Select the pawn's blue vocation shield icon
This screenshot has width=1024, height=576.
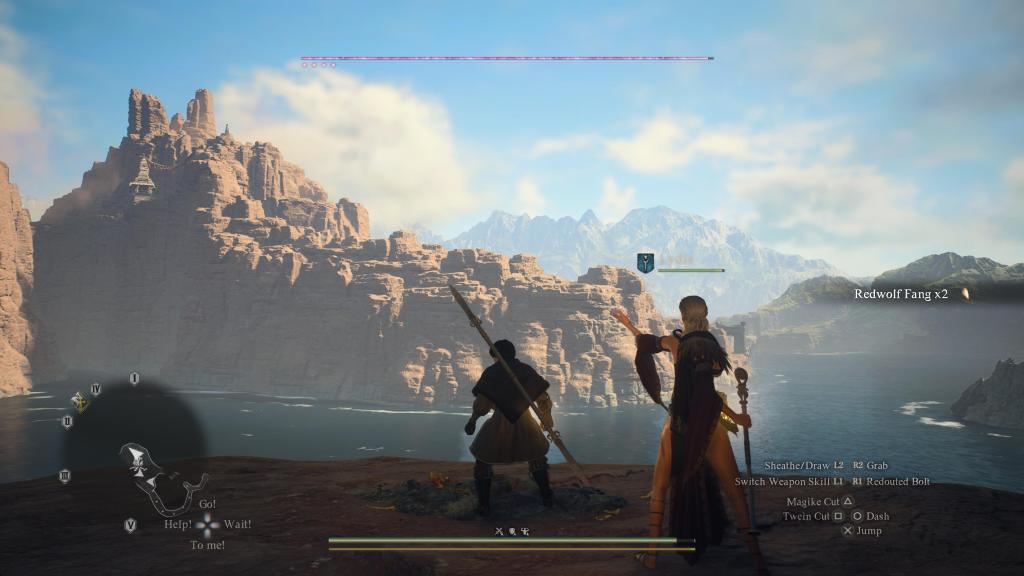click(x=645, y=263)
